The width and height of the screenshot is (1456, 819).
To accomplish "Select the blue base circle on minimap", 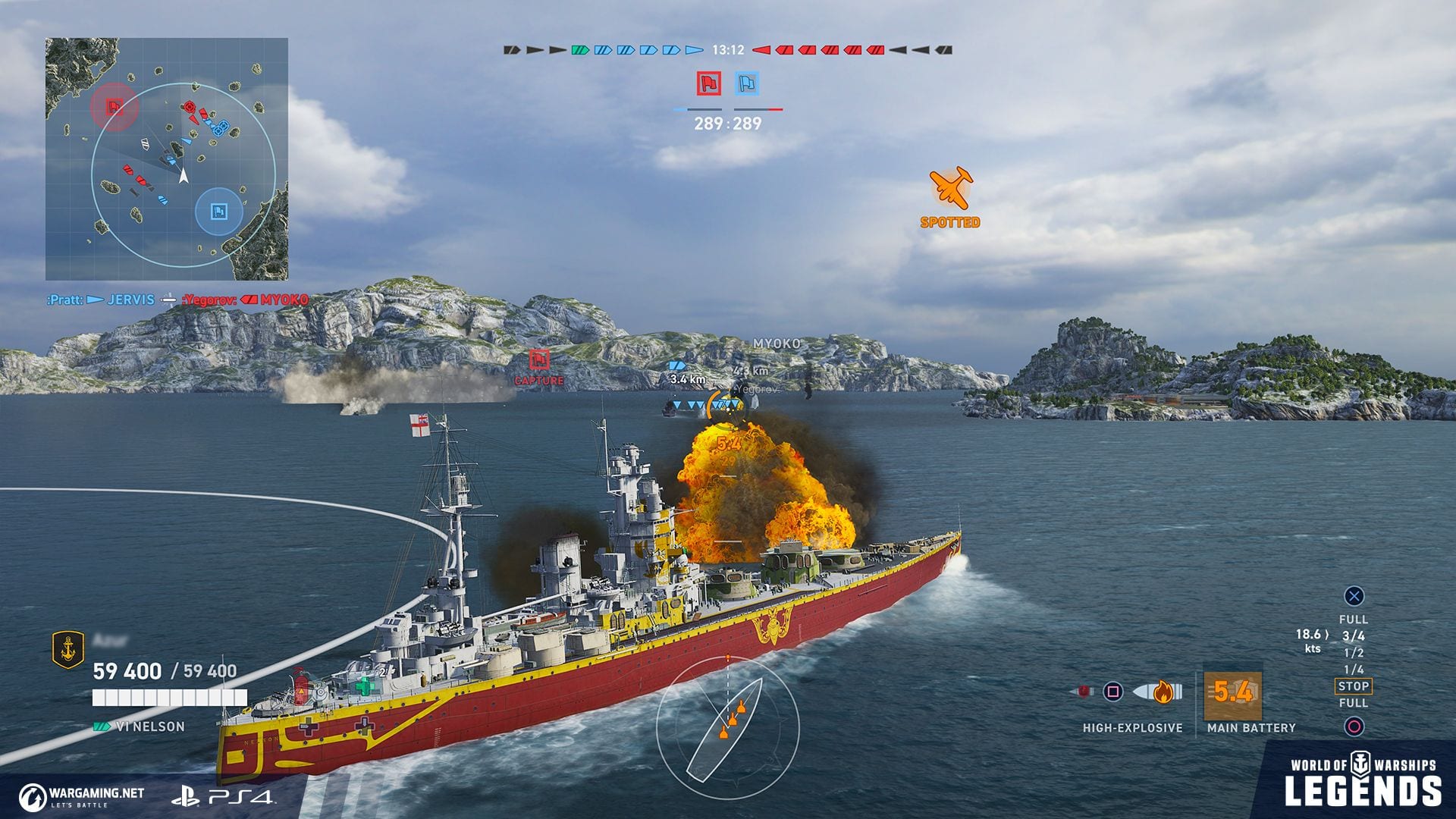I will [219, 211].
